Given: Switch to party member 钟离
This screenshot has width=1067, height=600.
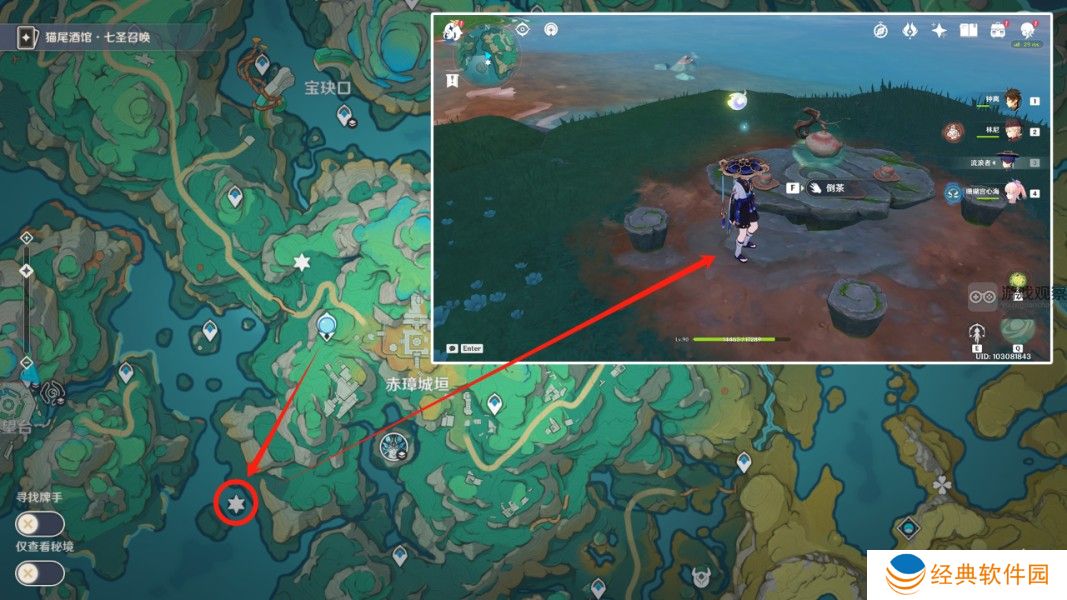Looking at the screenshot, I should [1011, 100].
